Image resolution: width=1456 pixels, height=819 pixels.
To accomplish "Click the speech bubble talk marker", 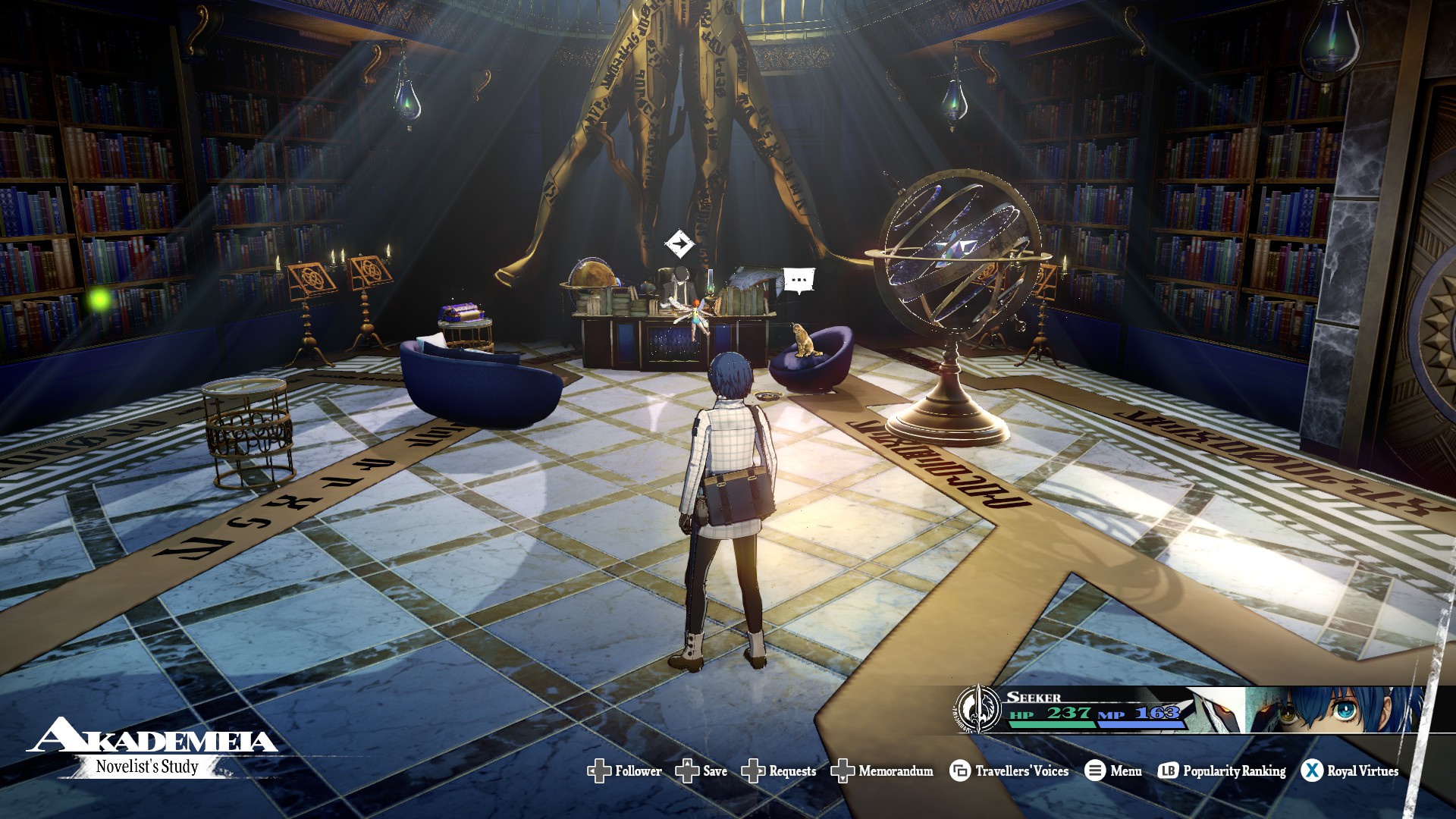I will click(799, 280).
